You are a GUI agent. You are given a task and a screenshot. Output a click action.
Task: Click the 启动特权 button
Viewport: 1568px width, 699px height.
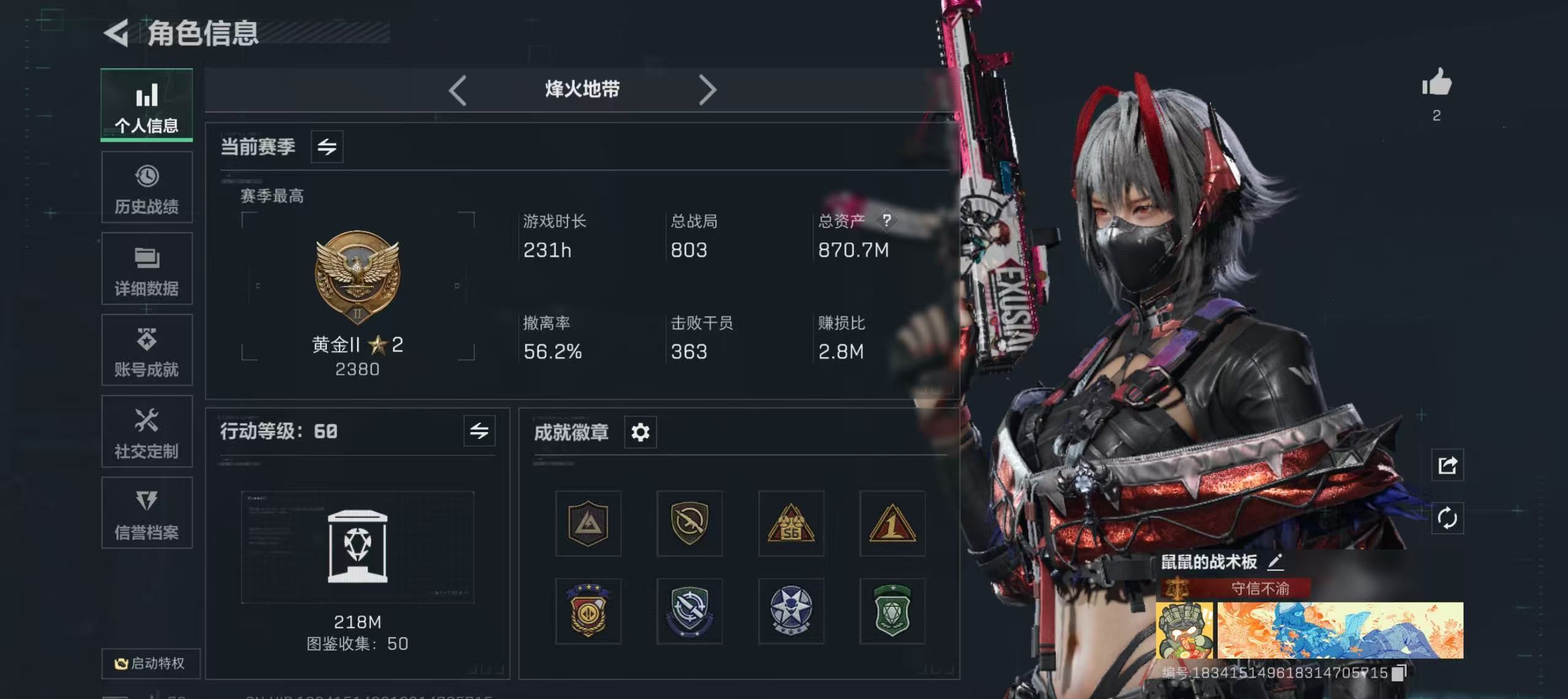[x=150, y=664]
